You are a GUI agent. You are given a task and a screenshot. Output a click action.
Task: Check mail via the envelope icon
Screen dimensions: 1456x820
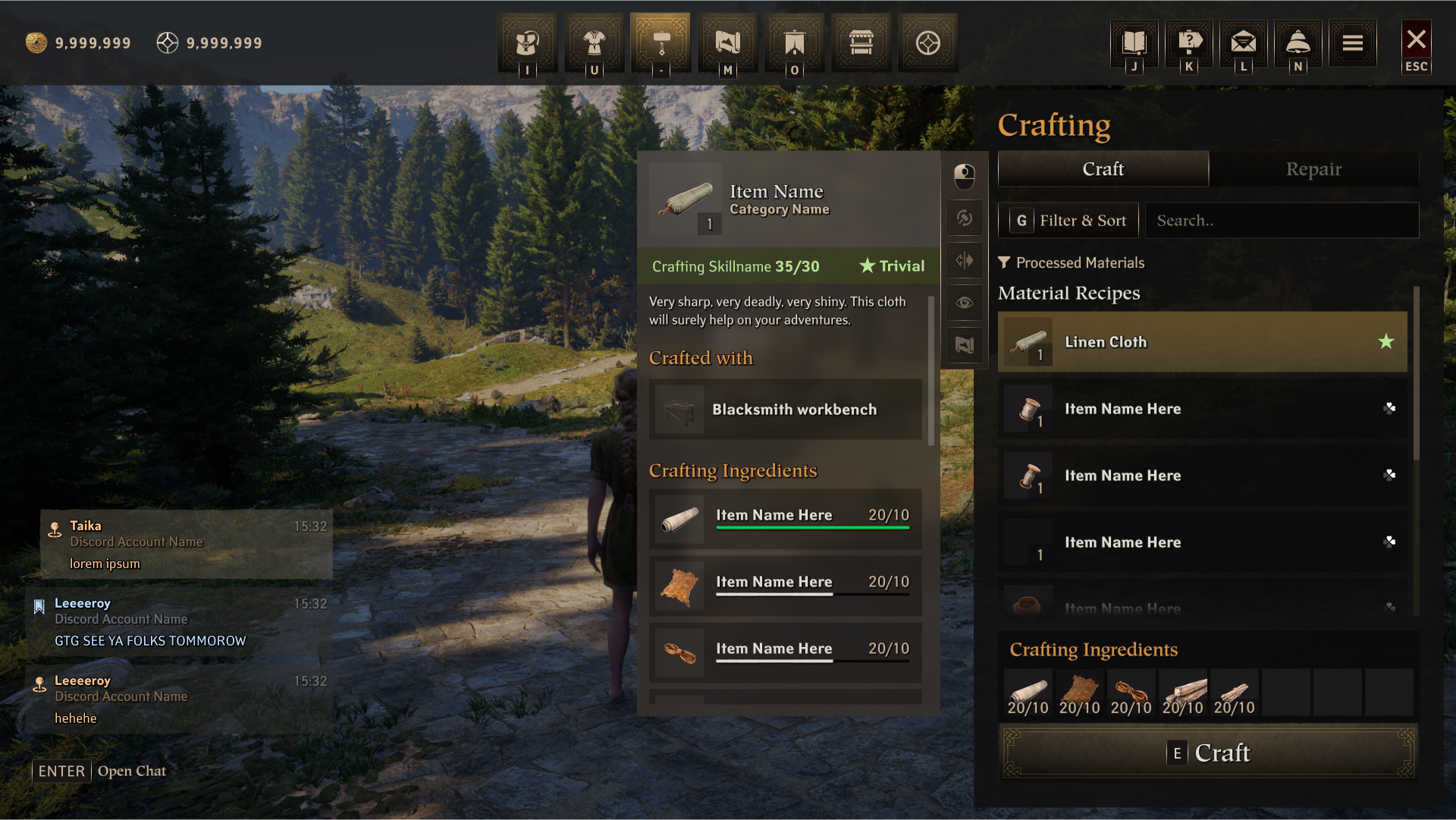tap(1244, 42)
